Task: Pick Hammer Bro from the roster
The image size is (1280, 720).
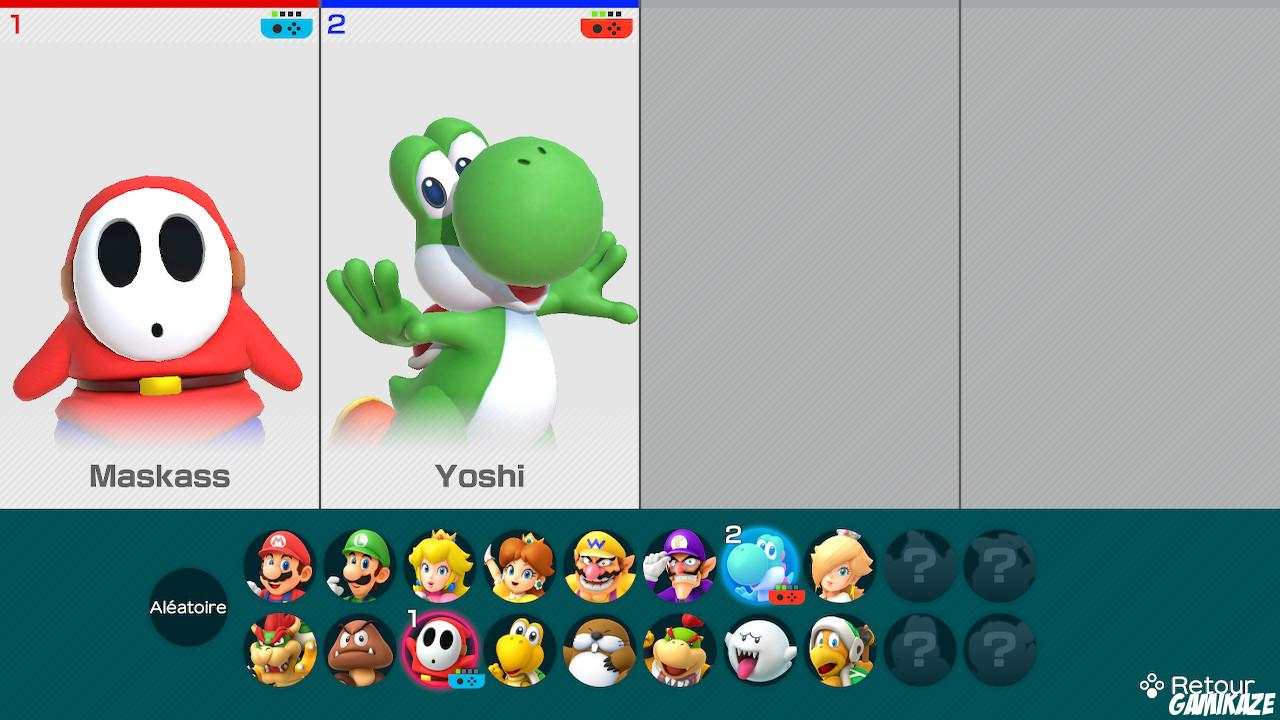Action: click(x=838, y=651)
